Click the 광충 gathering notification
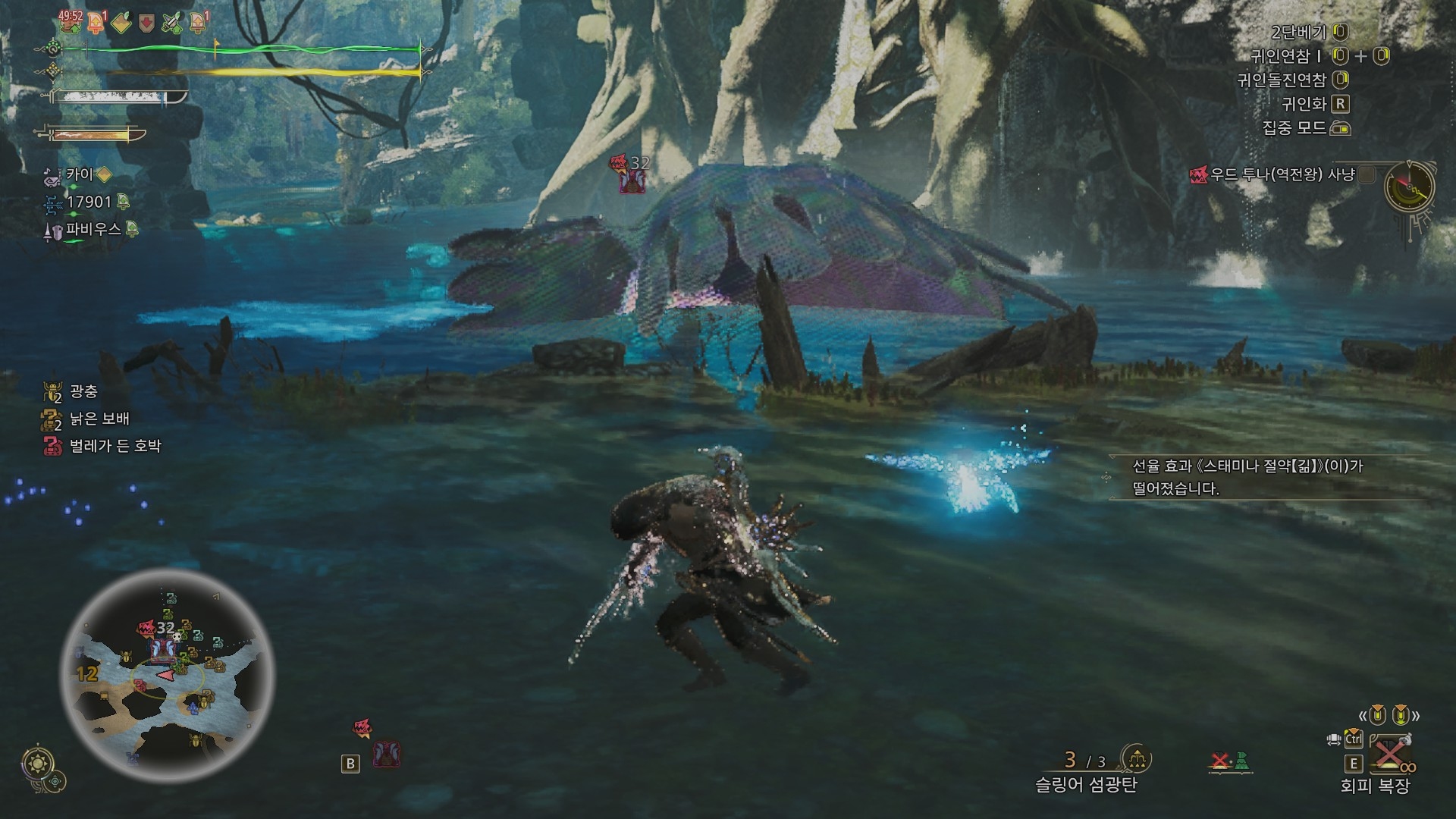Viewport: 1456px width, 819px height. point(83,391)
